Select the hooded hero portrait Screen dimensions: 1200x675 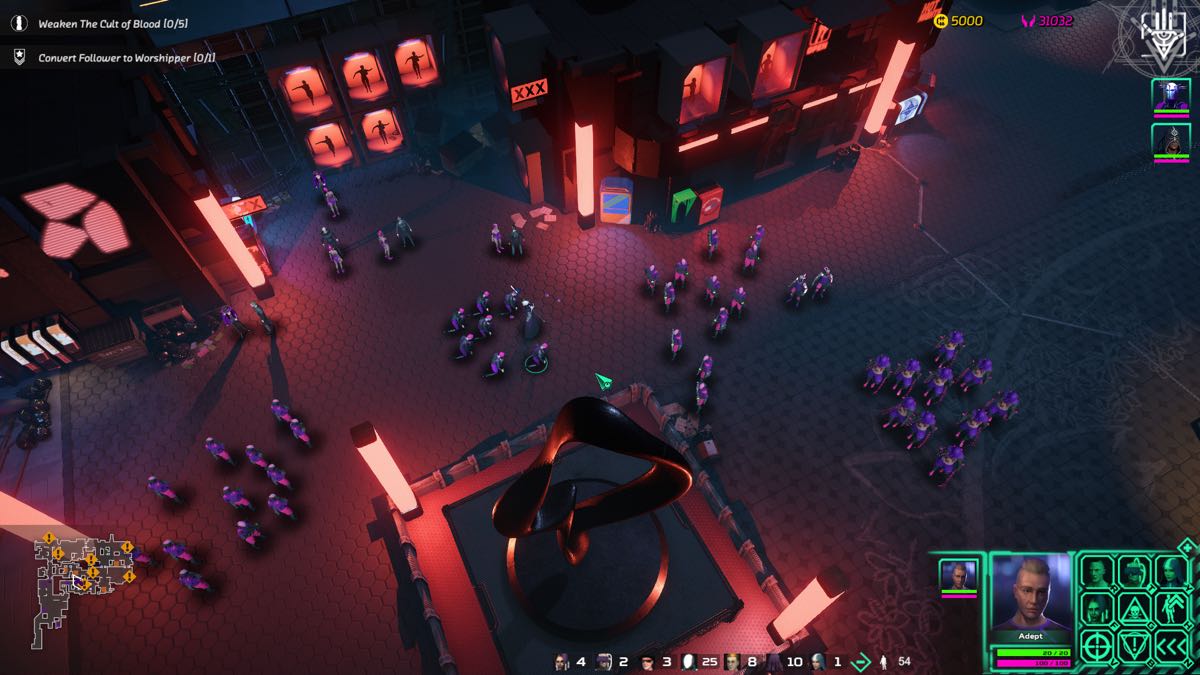coord(1170,140)
